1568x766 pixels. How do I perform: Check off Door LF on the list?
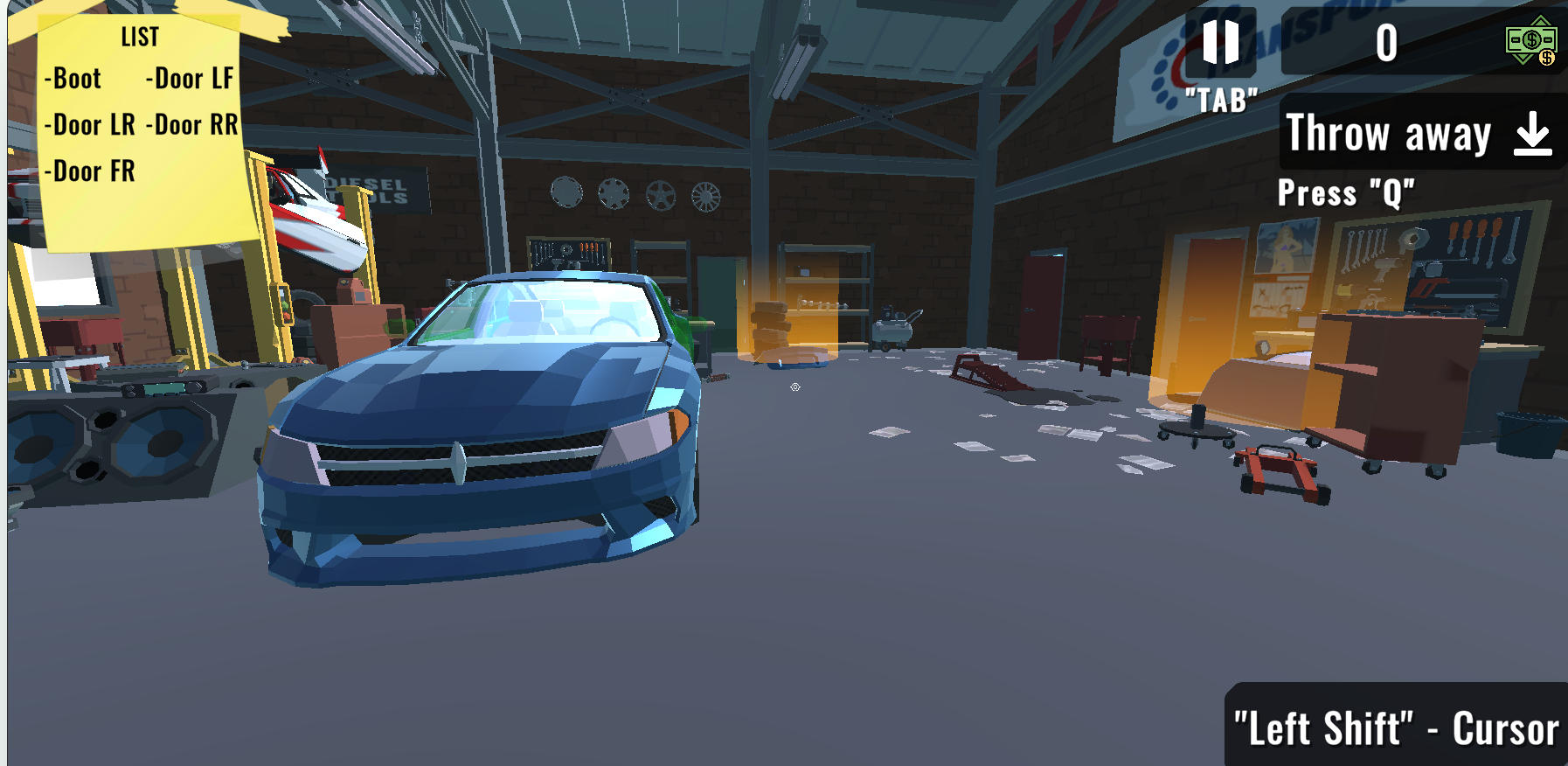189,79
